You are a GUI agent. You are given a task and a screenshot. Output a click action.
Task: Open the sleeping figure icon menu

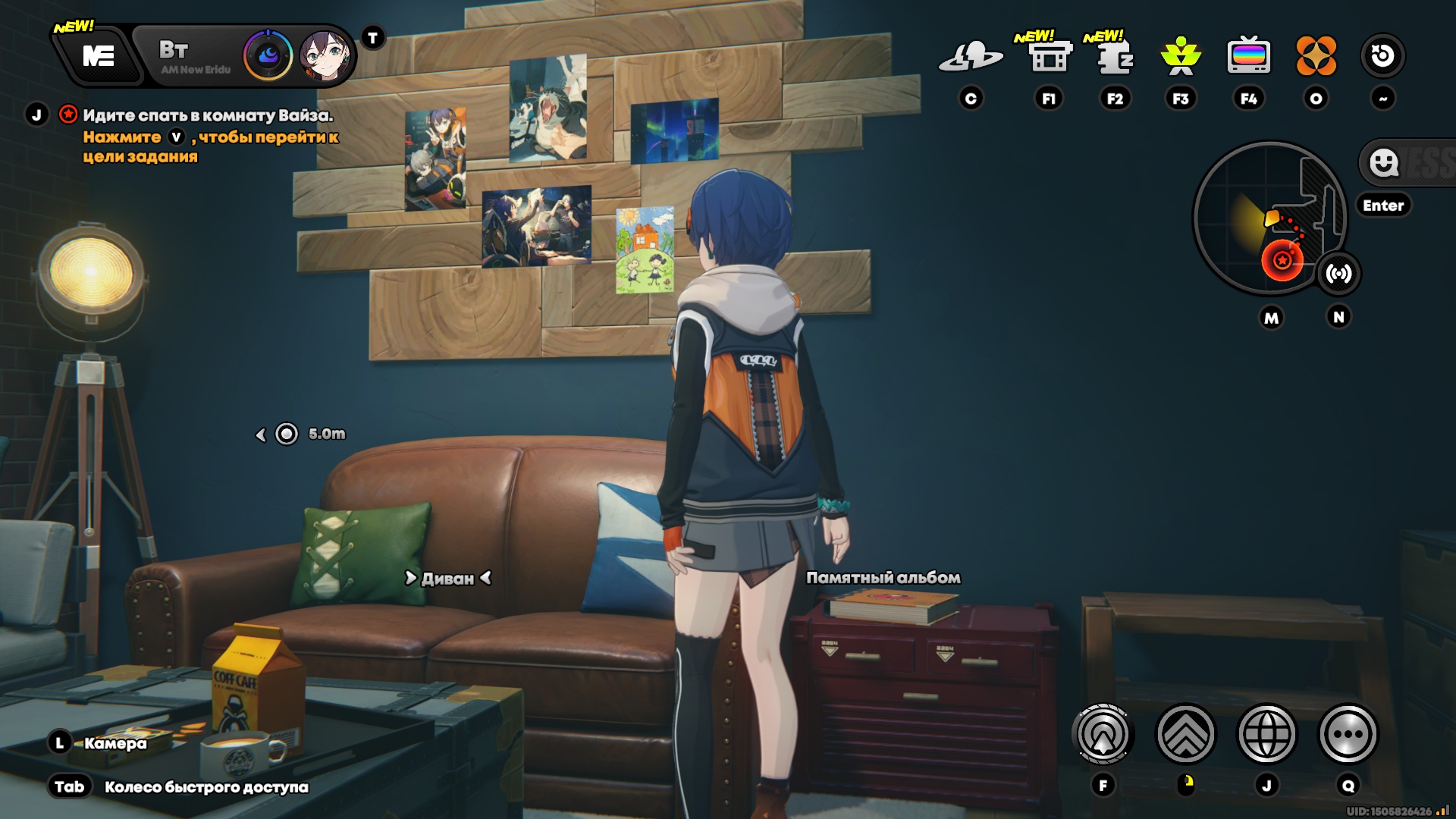[1115, 56]
